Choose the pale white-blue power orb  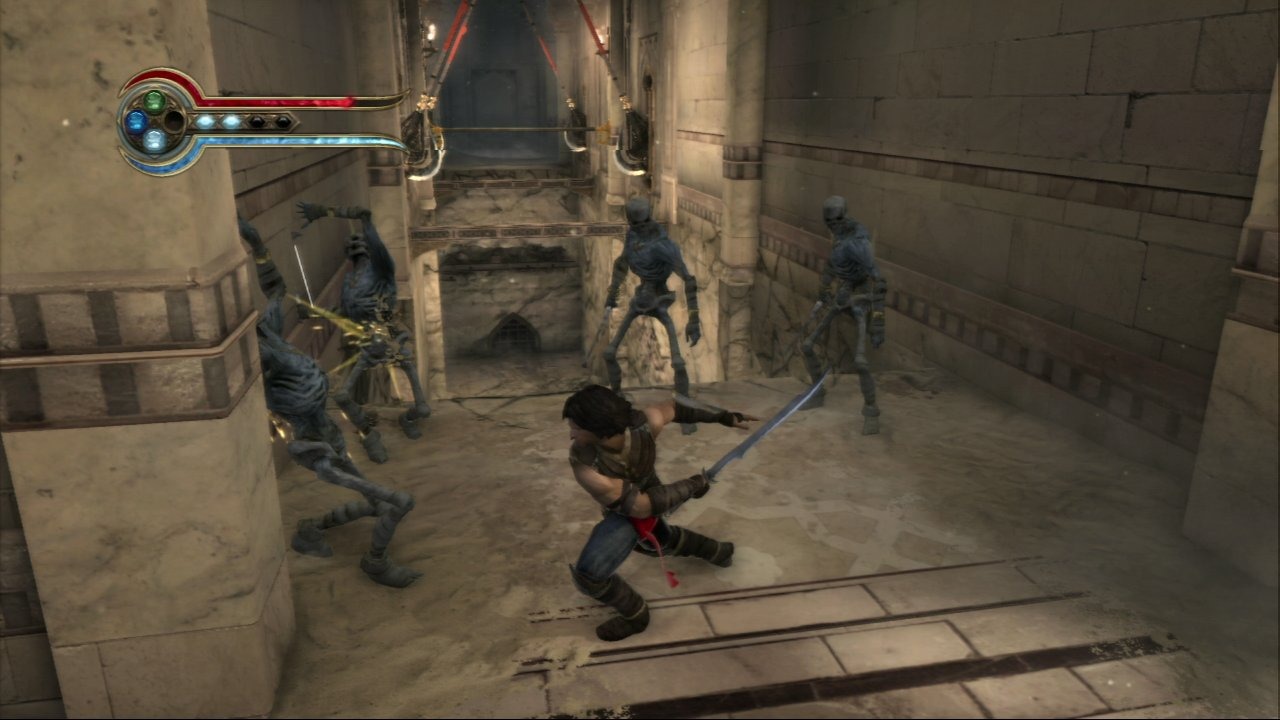pyautogui.click(x=154, y=141)
